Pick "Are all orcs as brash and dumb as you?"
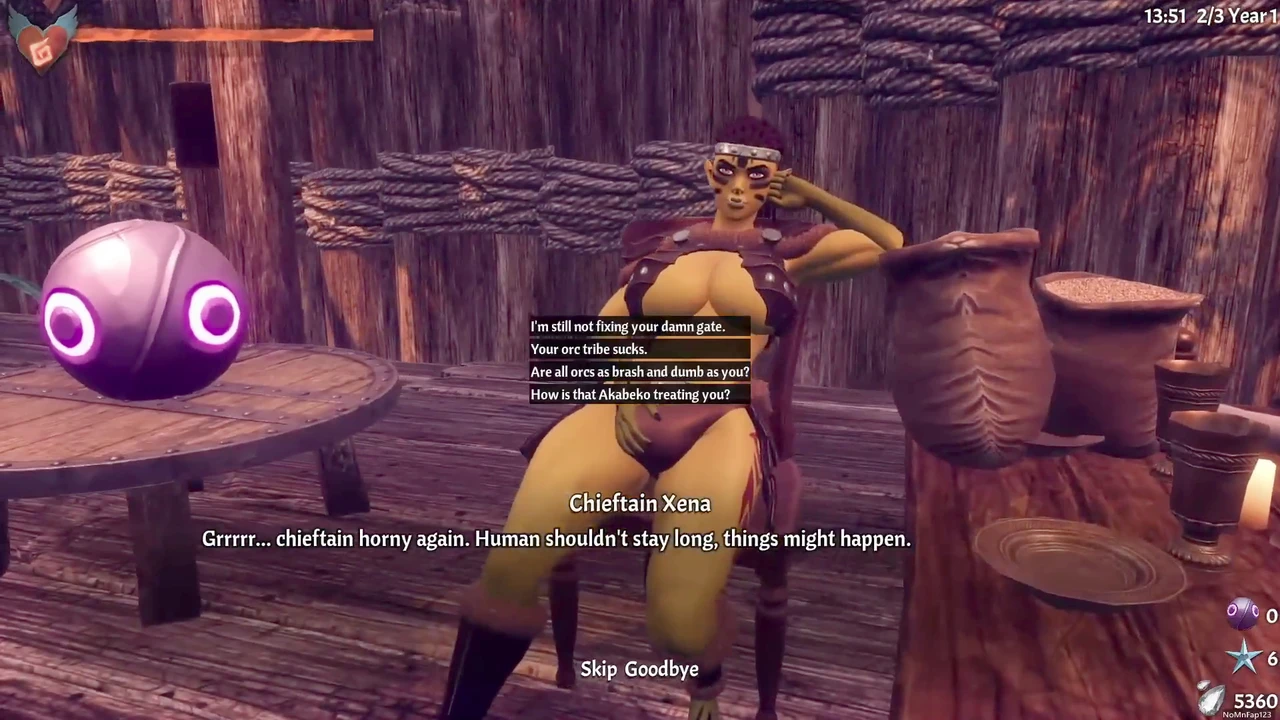The image size is (1280, 720). coord(639,372)
